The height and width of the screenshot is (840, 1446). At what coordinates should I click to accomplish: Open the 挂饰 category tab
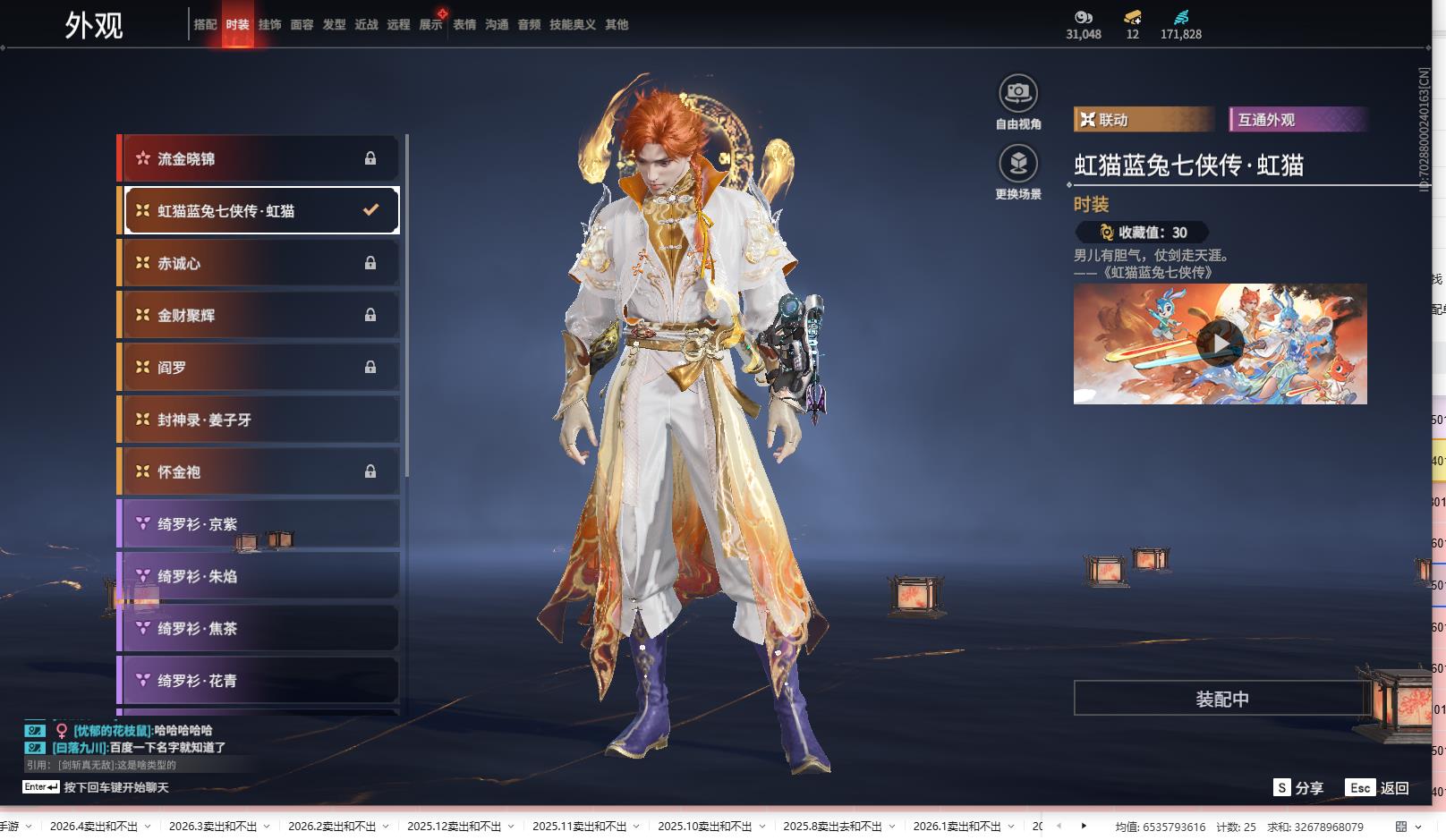point(269,25)
